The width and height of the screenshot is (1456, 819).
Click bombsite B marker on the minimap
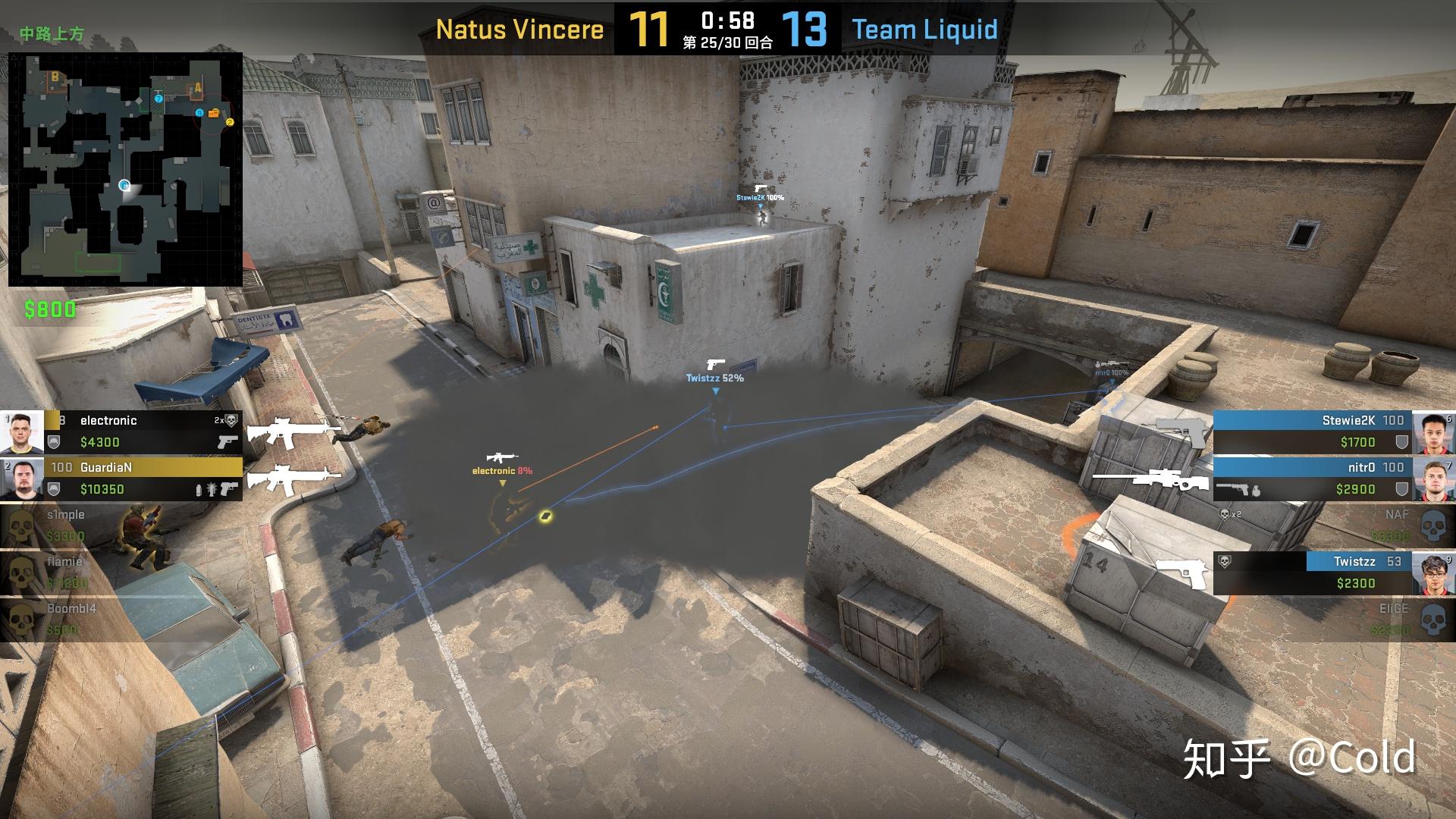pos(55,77)
